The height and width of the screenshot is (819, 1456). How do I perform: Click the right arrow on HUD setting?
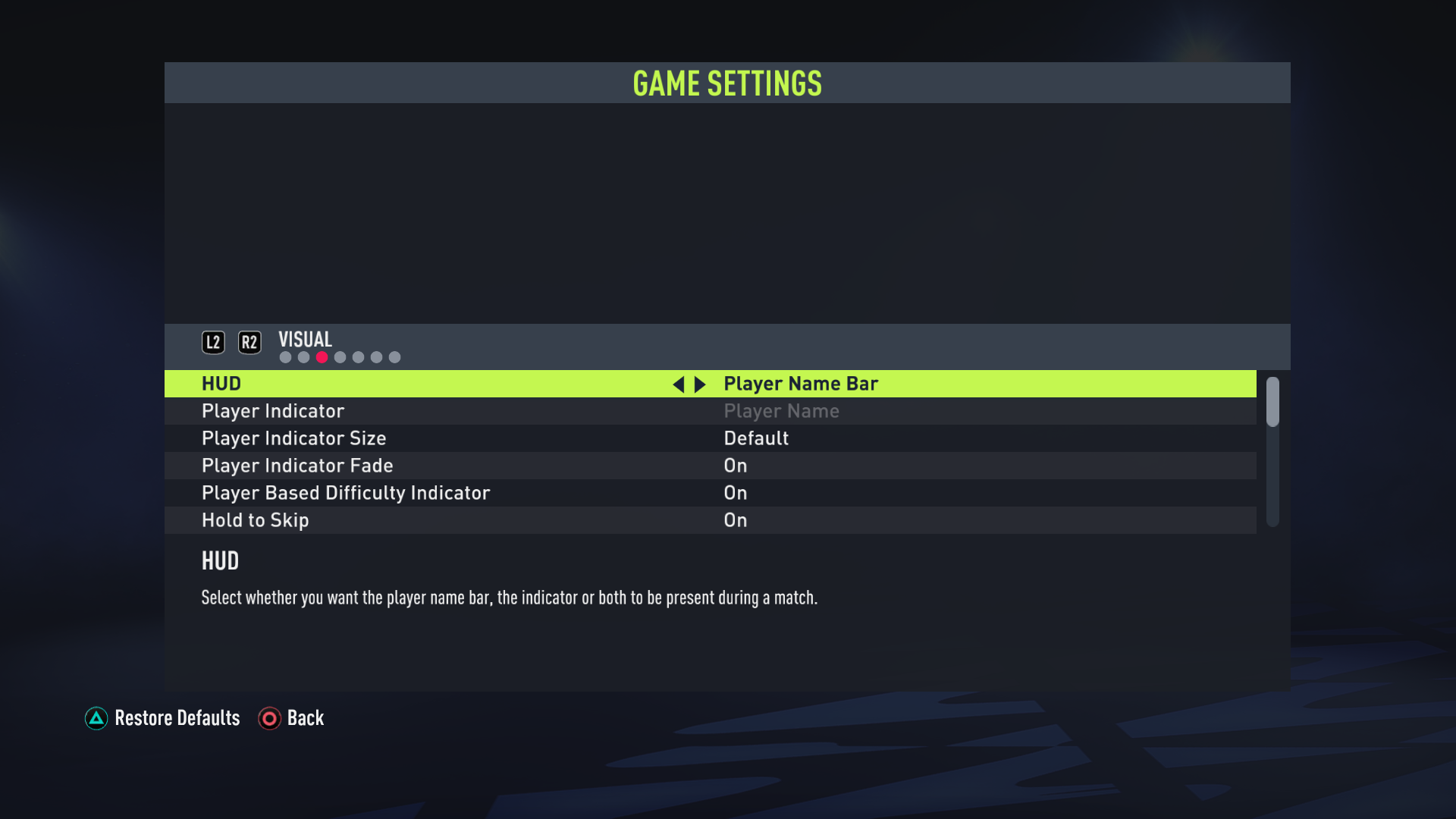click(700, 384)
